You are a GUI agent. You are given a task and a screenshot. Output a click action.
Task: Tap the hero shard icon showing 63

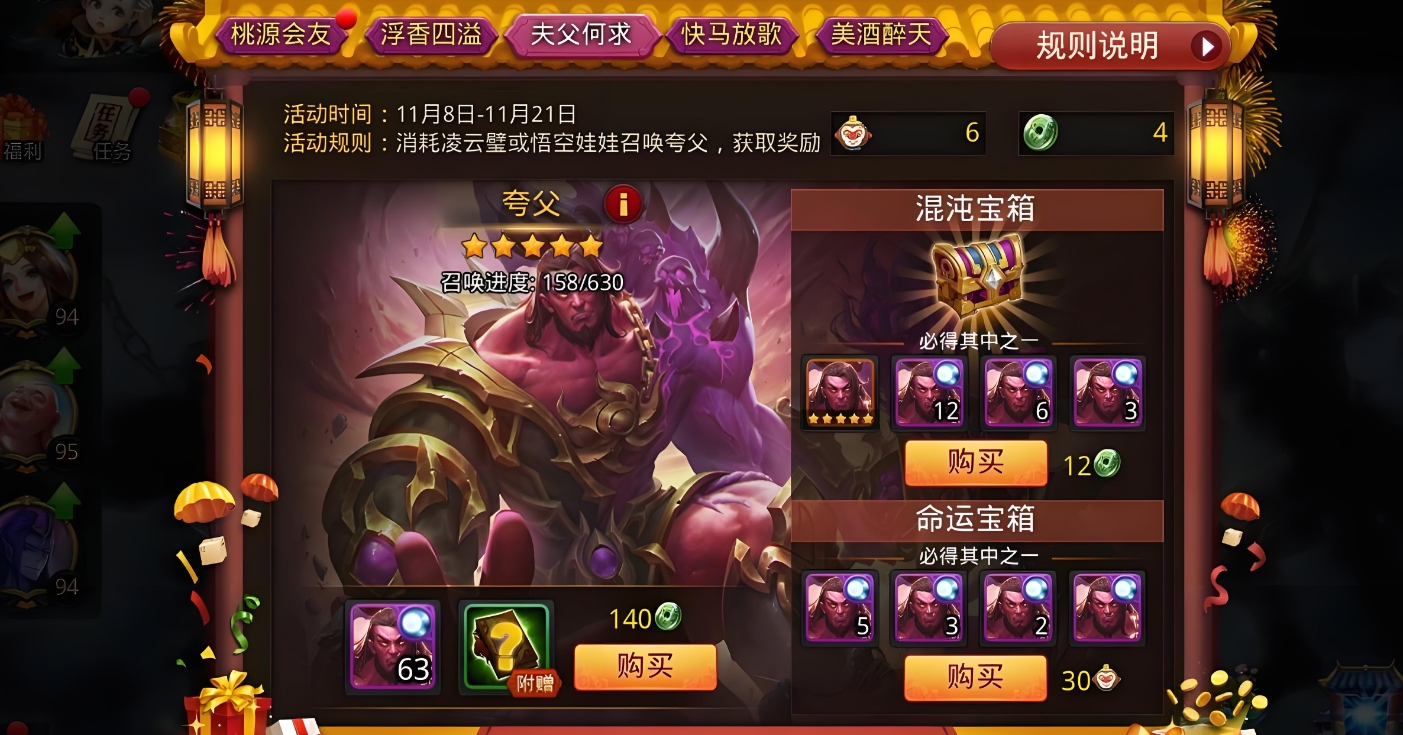click(391, 645)
